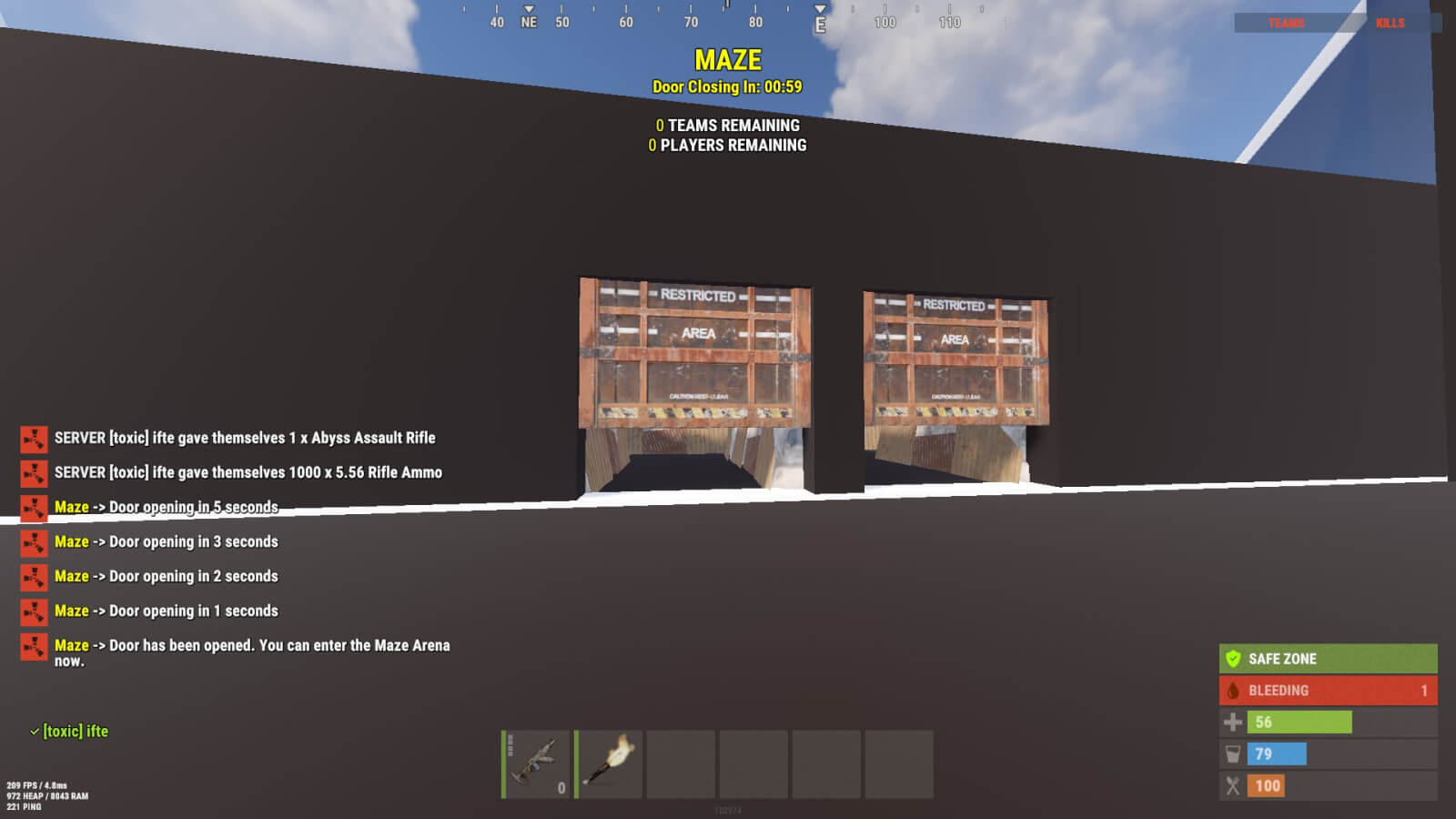Click the green Safe Zone shield icon
The image size is (1456, 819).
coord(1235,658)
